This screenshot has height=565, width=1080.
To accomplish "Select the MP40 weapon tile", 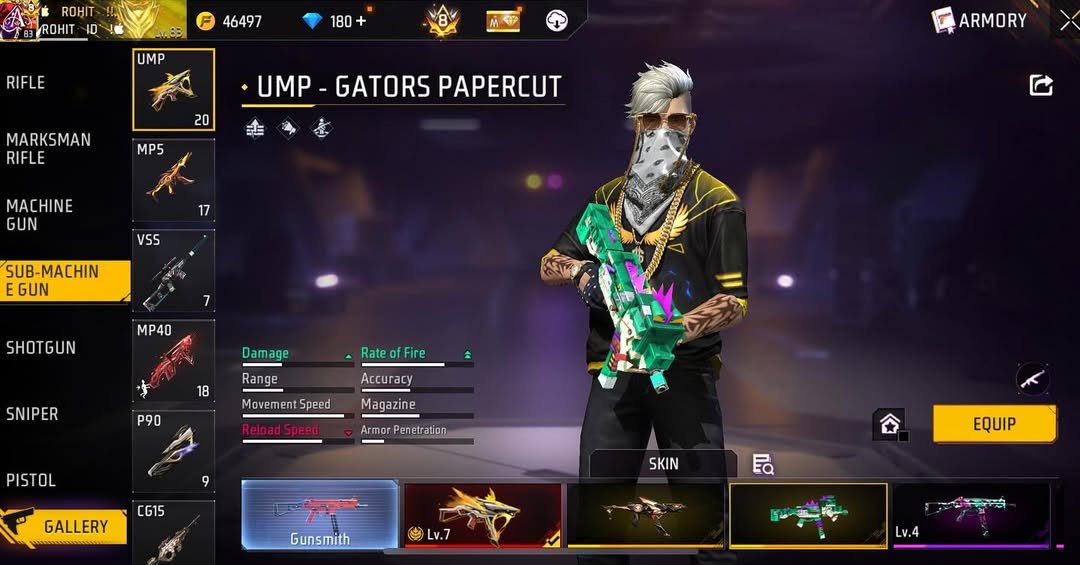I will [x=173, y=361].
